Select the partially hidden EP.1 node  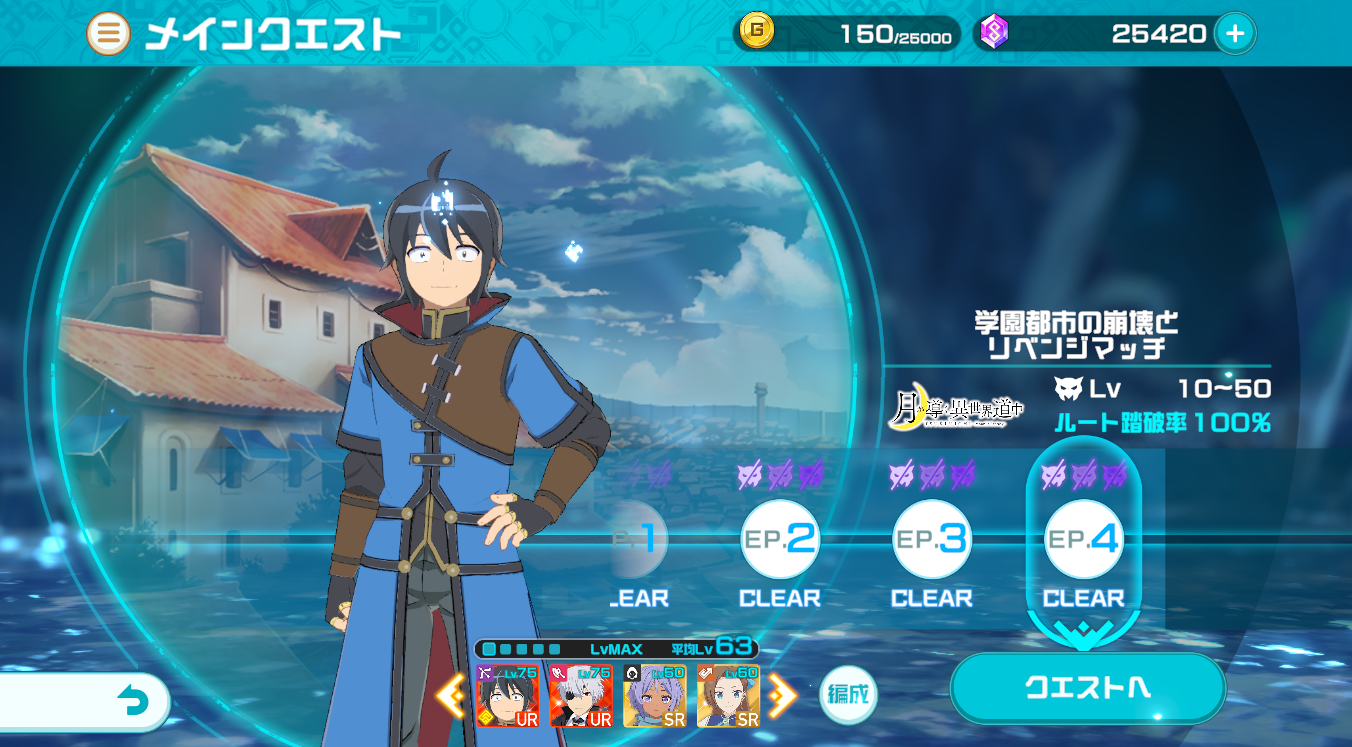[x=640, y=540]
